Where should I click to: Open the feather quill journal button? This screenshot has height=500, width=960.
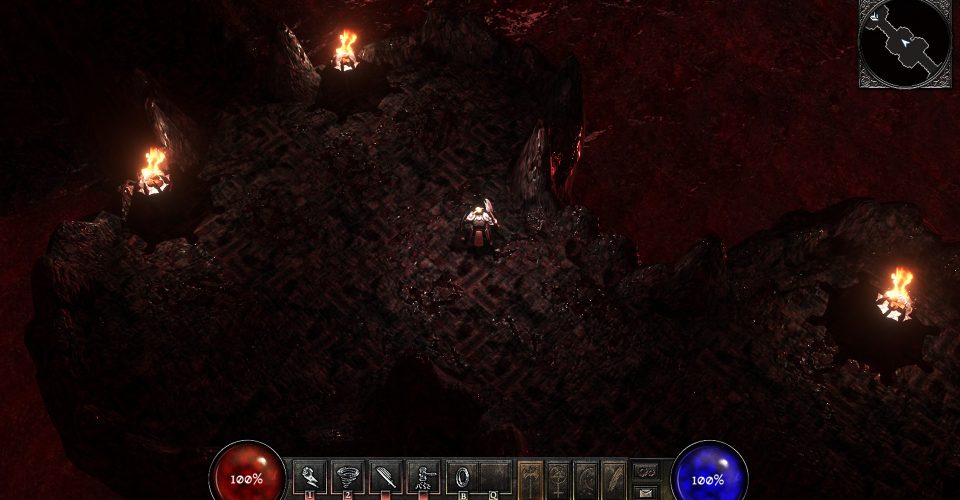(613, 477)
